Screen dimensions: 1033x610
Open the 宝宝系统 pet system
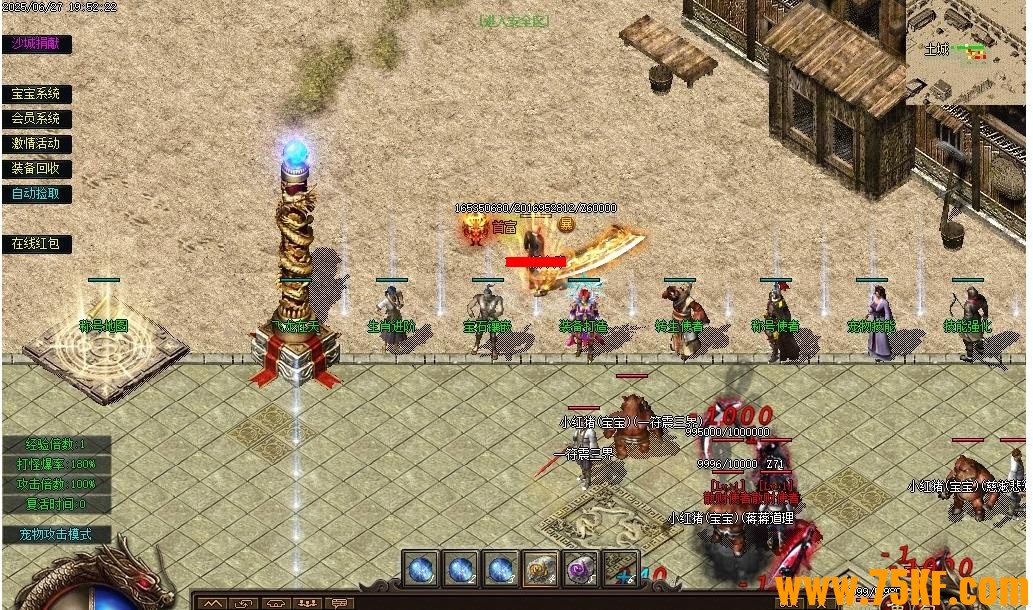(36, 94)
